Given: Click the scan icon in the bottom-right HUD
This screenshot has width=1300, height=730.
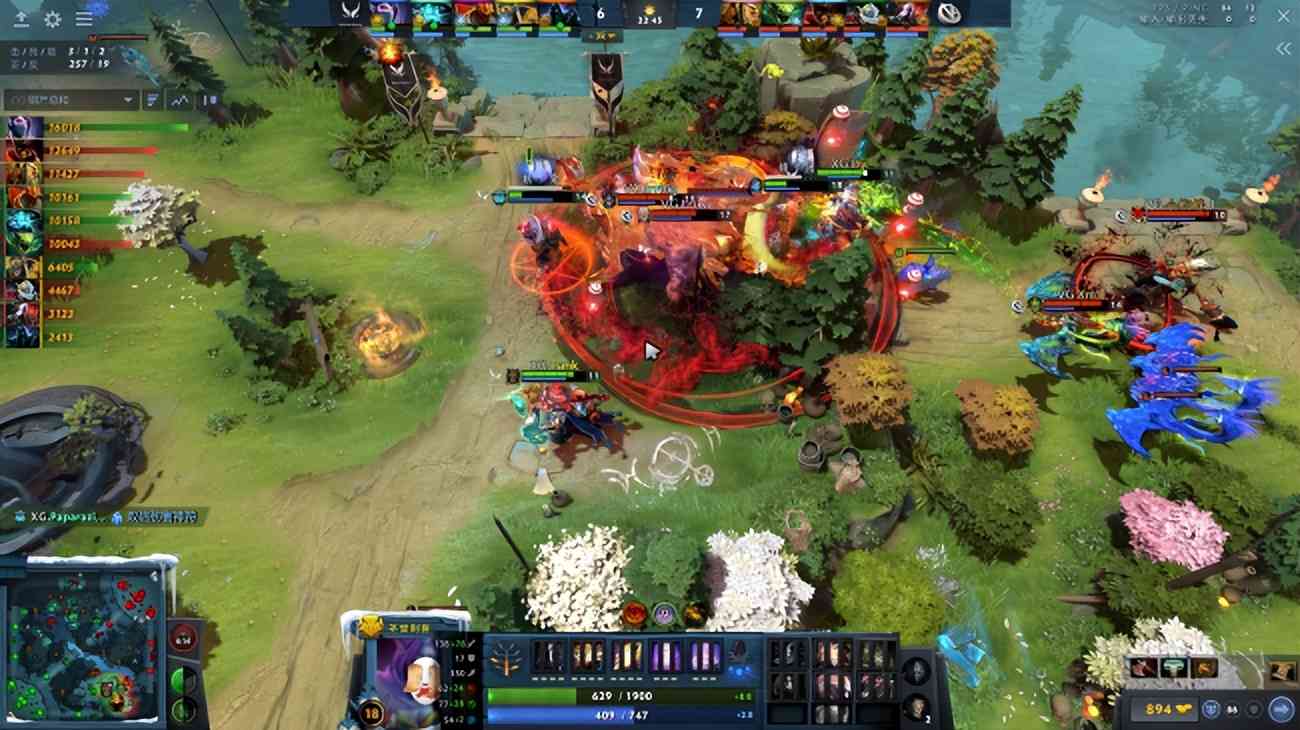Looking at the screenshot, I should (x=1232, y=709).
